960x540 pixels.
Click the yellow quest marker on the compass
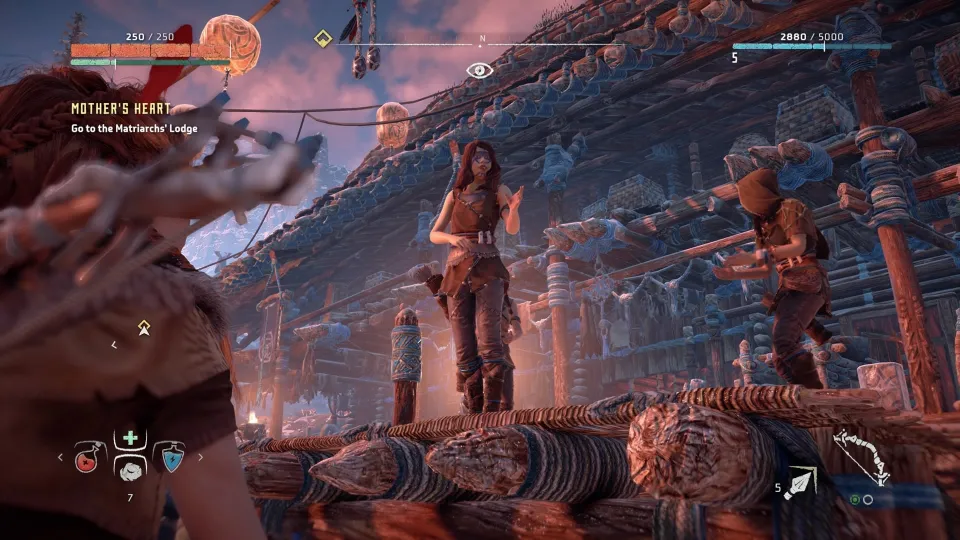pyautogui.click(x=323, y=39)
